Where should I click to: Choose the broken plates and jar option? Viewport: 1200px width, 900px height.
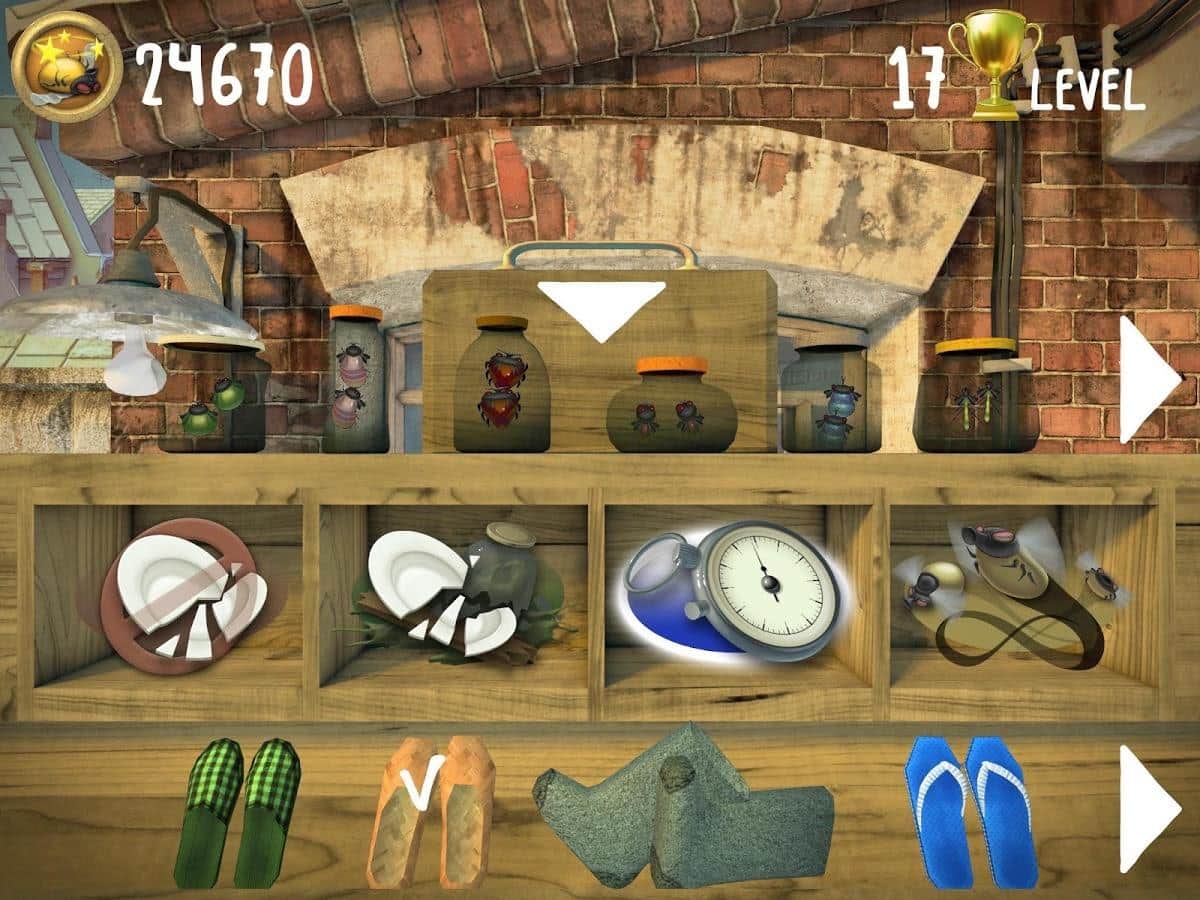coord(460,592)
